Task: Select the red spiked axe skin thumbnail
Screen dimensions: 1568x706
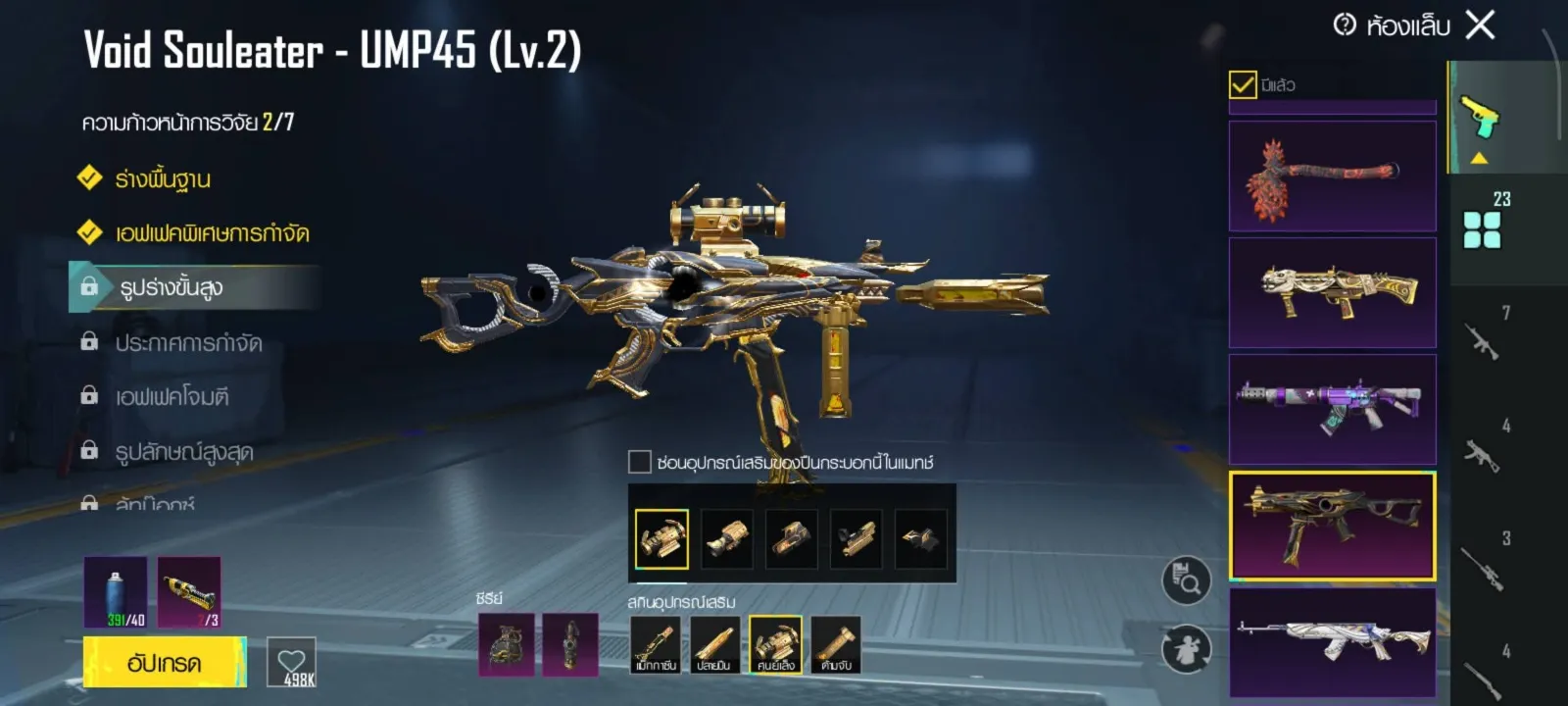Action: (x=1332, y=176)
